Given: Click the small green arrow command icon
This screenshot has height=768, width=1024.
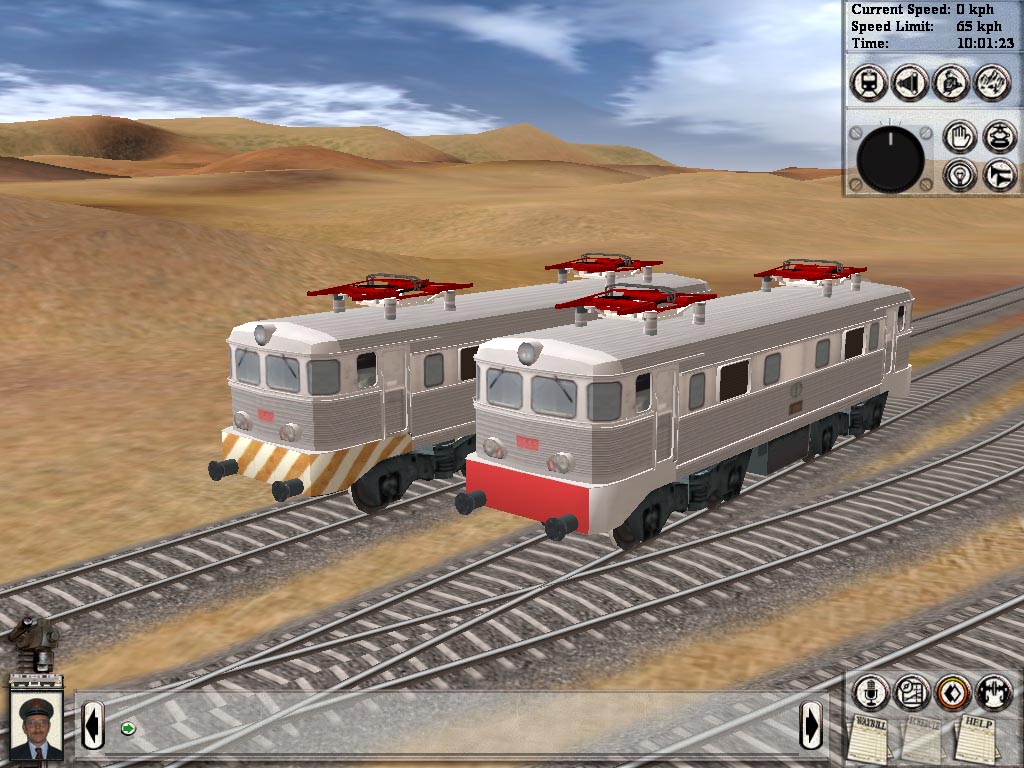Looking at the screenshot, I should tap(128, 728).
